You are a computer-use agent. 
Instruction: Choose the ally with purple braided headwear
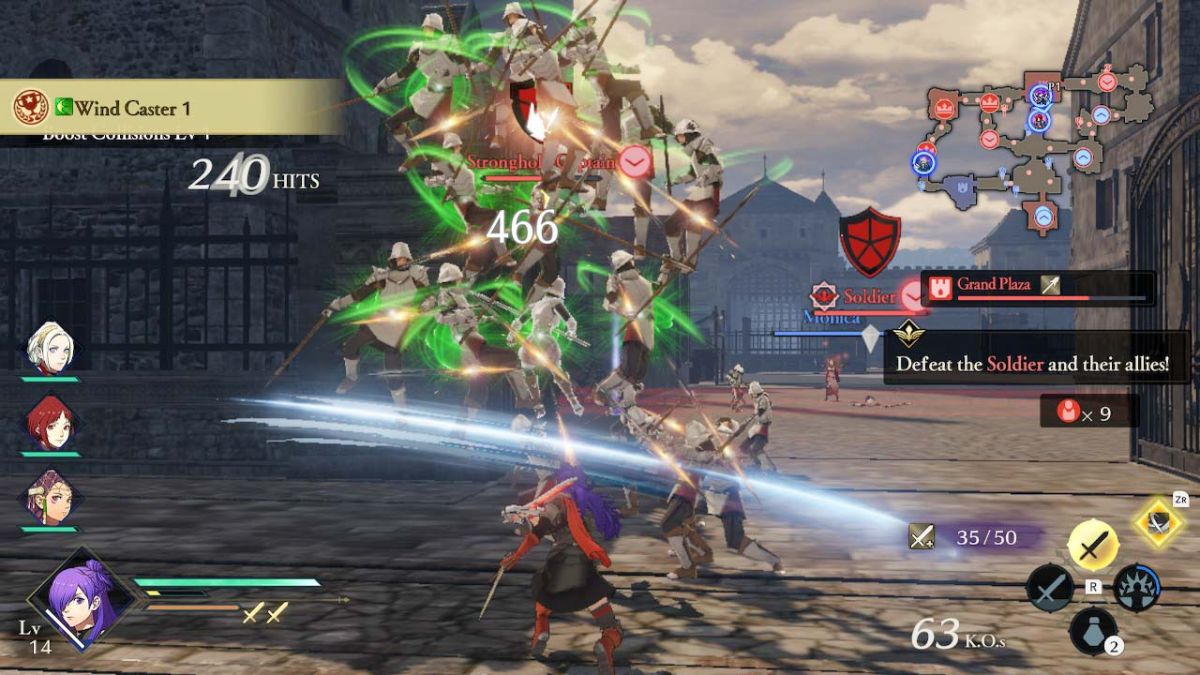(50, 497)
